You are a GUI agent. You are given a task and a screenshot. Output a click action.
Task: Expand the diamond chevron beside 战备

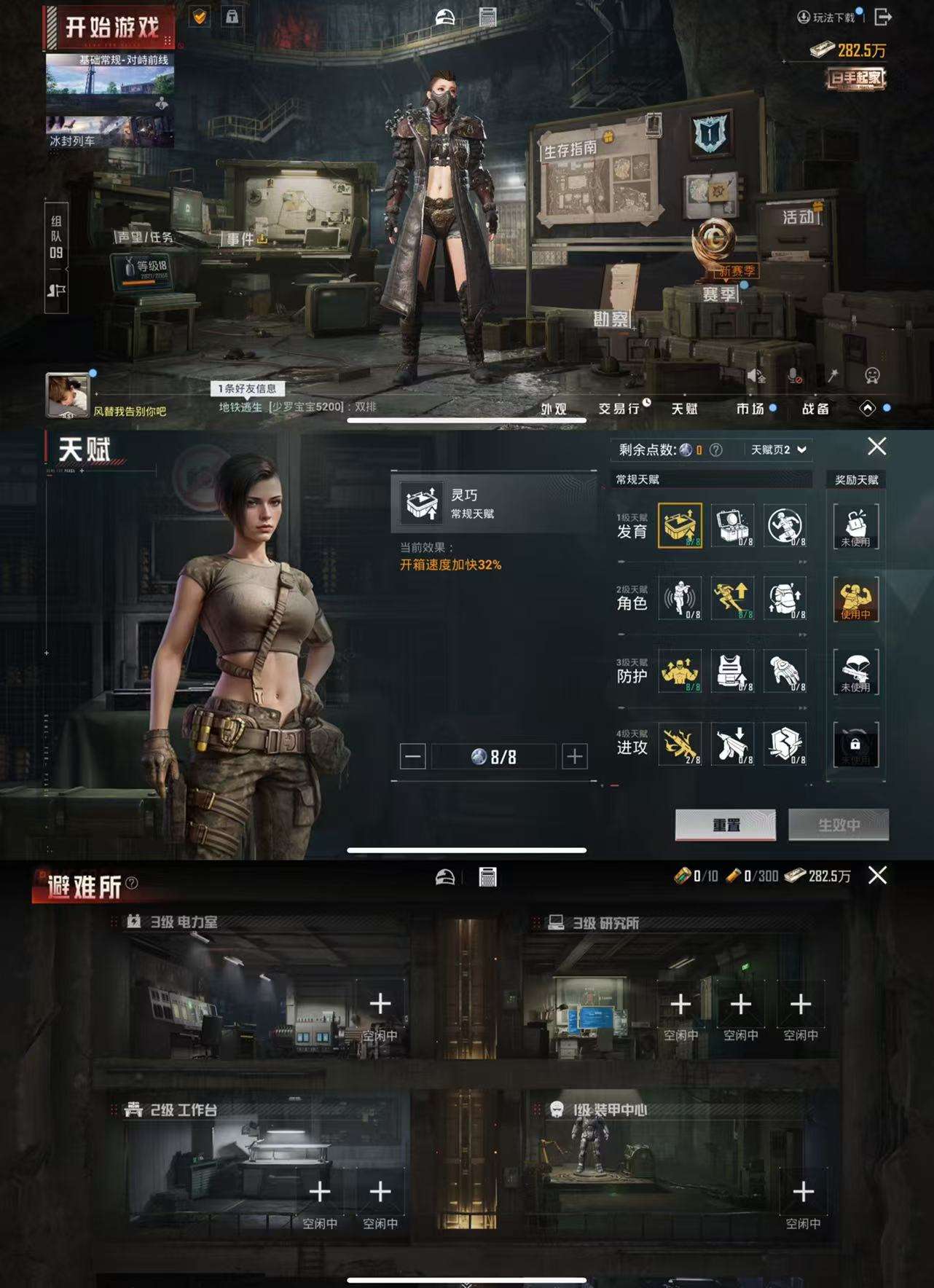pyautogui.click(x=868, y=409)
